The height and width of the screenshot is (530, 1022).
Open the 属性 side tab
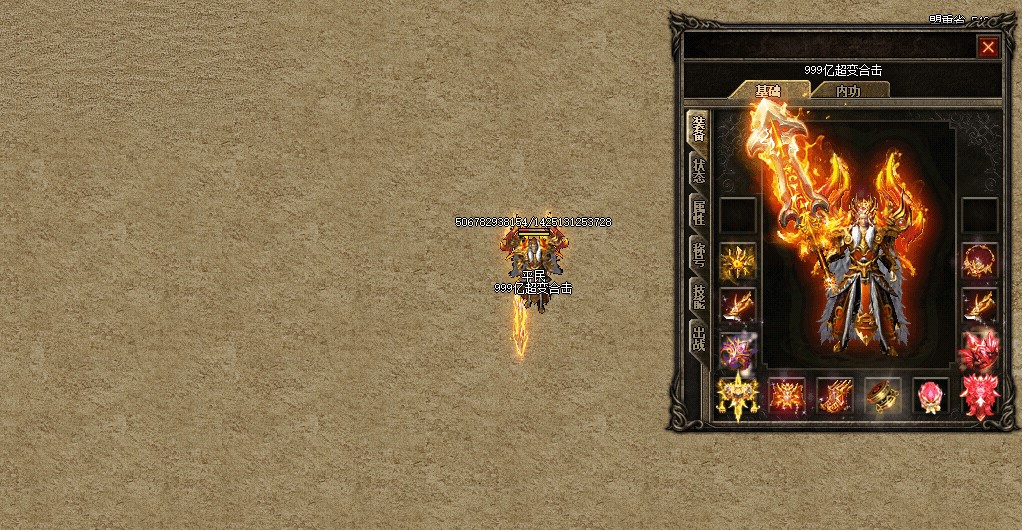click(x=699, y=212)
